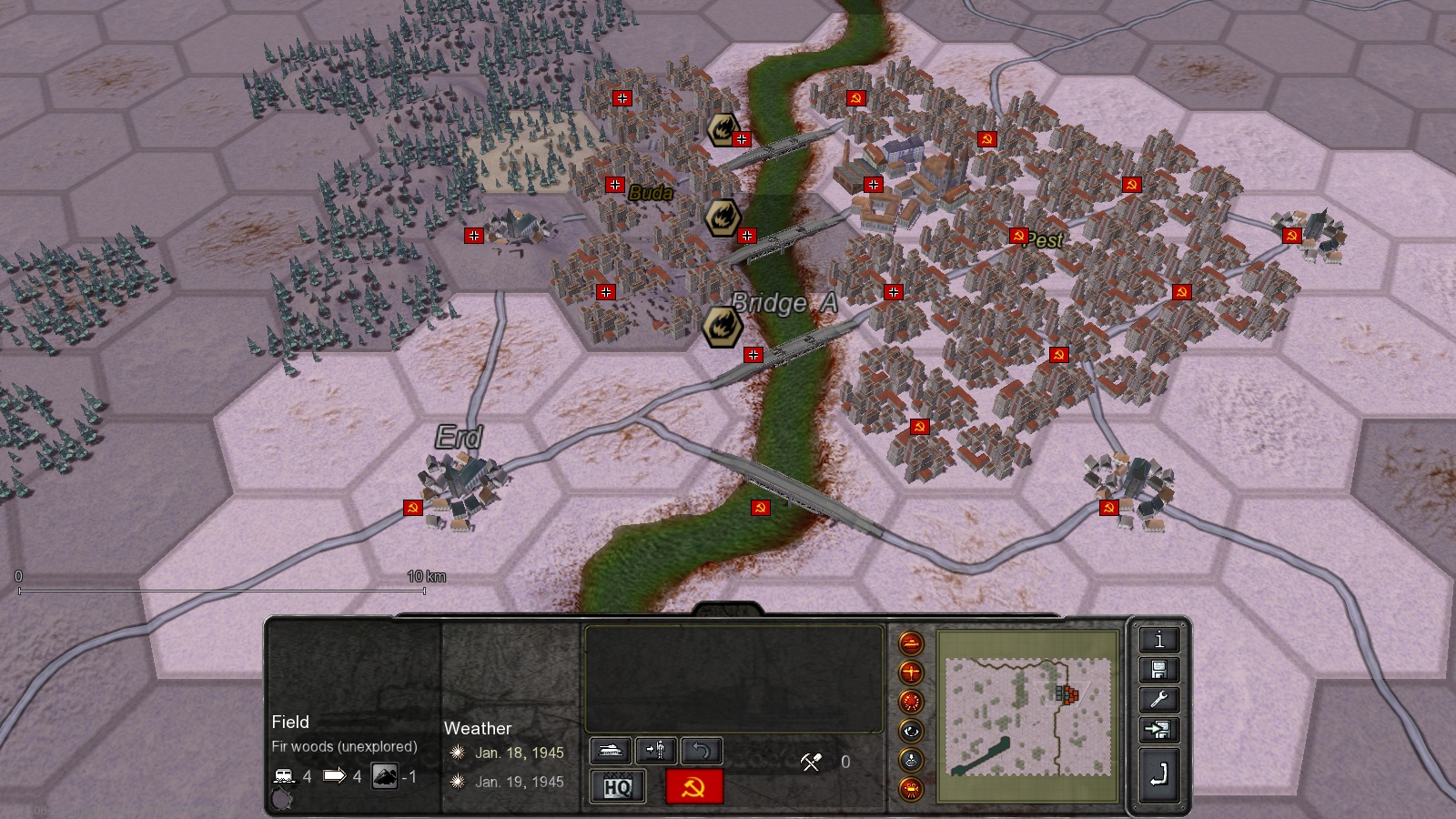End the turn with the return arrow button
Screen dimensions: 1456x819
click(x=1158, y=775)
